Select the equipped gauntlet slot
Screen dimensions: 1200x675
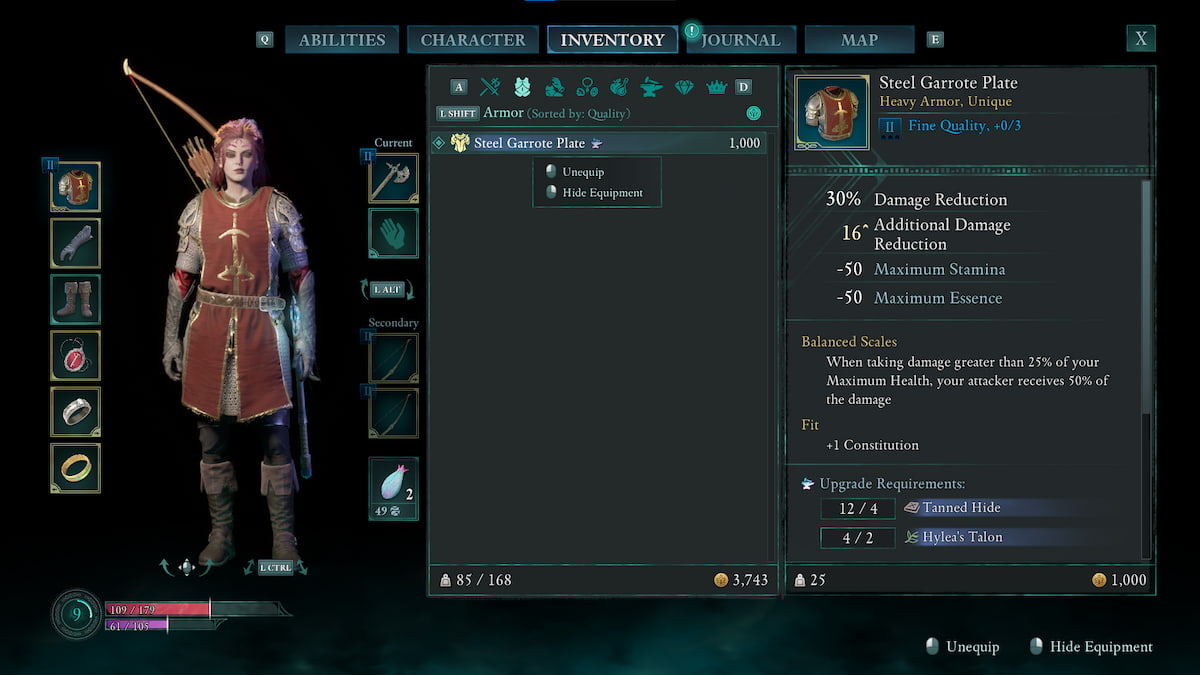pyautogui.click(x=75, y=242)
